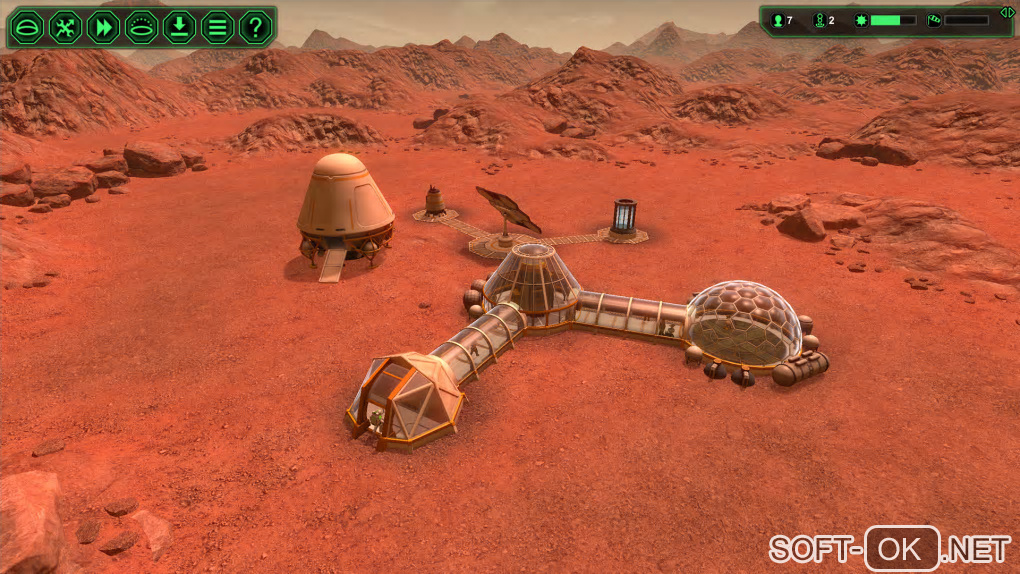Screen dimensions: 1020x574
Task: Toggle fast-forward game speed
Action: tap(103, 27)
